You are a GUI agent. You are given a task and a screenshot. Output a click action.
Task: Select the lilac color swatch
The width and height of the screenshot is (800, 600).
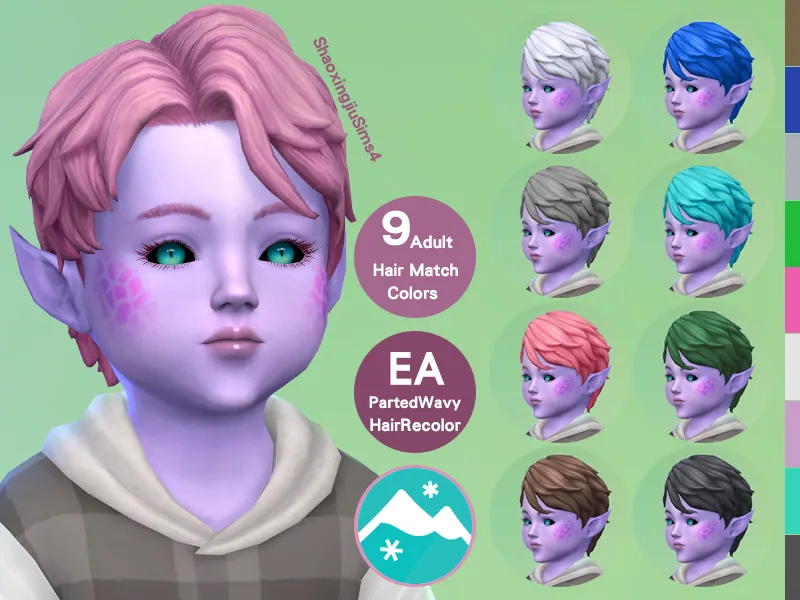(x=792, y=433)
